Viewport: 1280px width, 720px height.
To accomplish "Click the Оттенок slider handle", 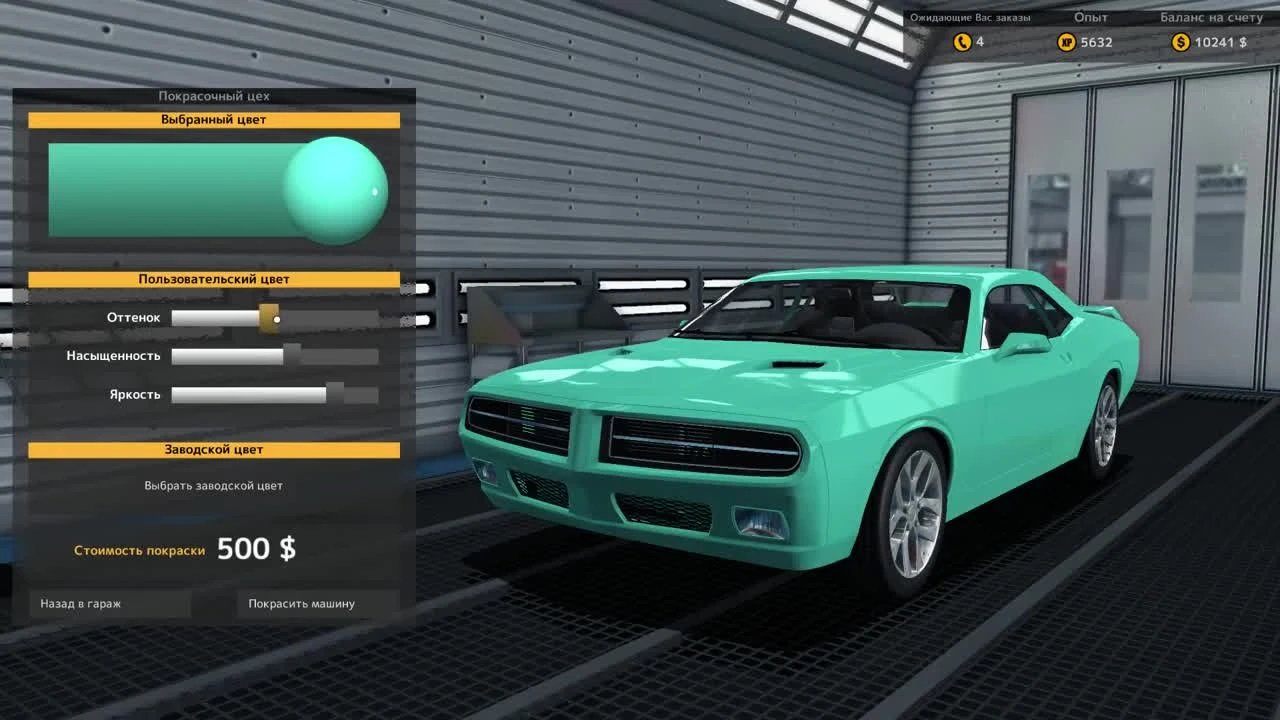I will pyautogui.click(x=268, y=317).
